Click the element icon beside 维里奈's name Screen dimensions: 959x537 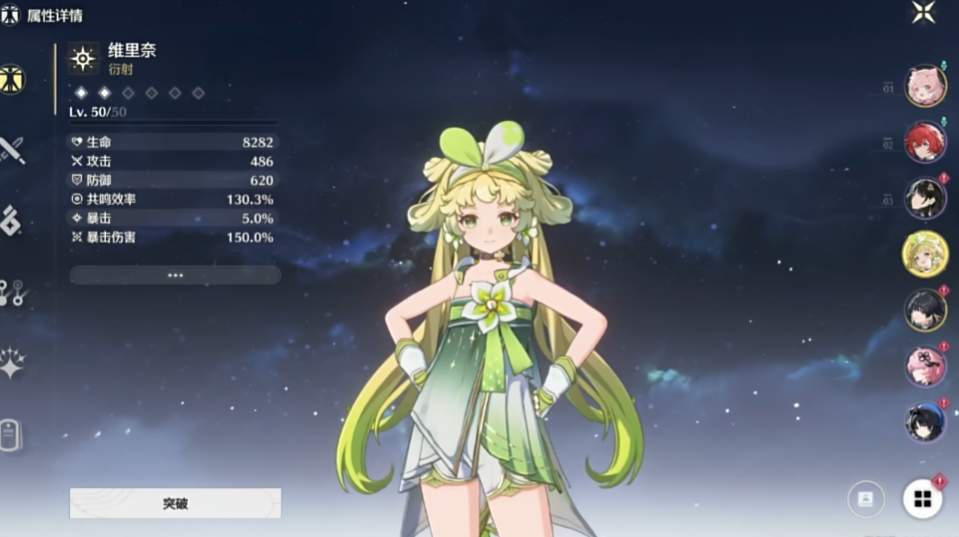[83, 59]
